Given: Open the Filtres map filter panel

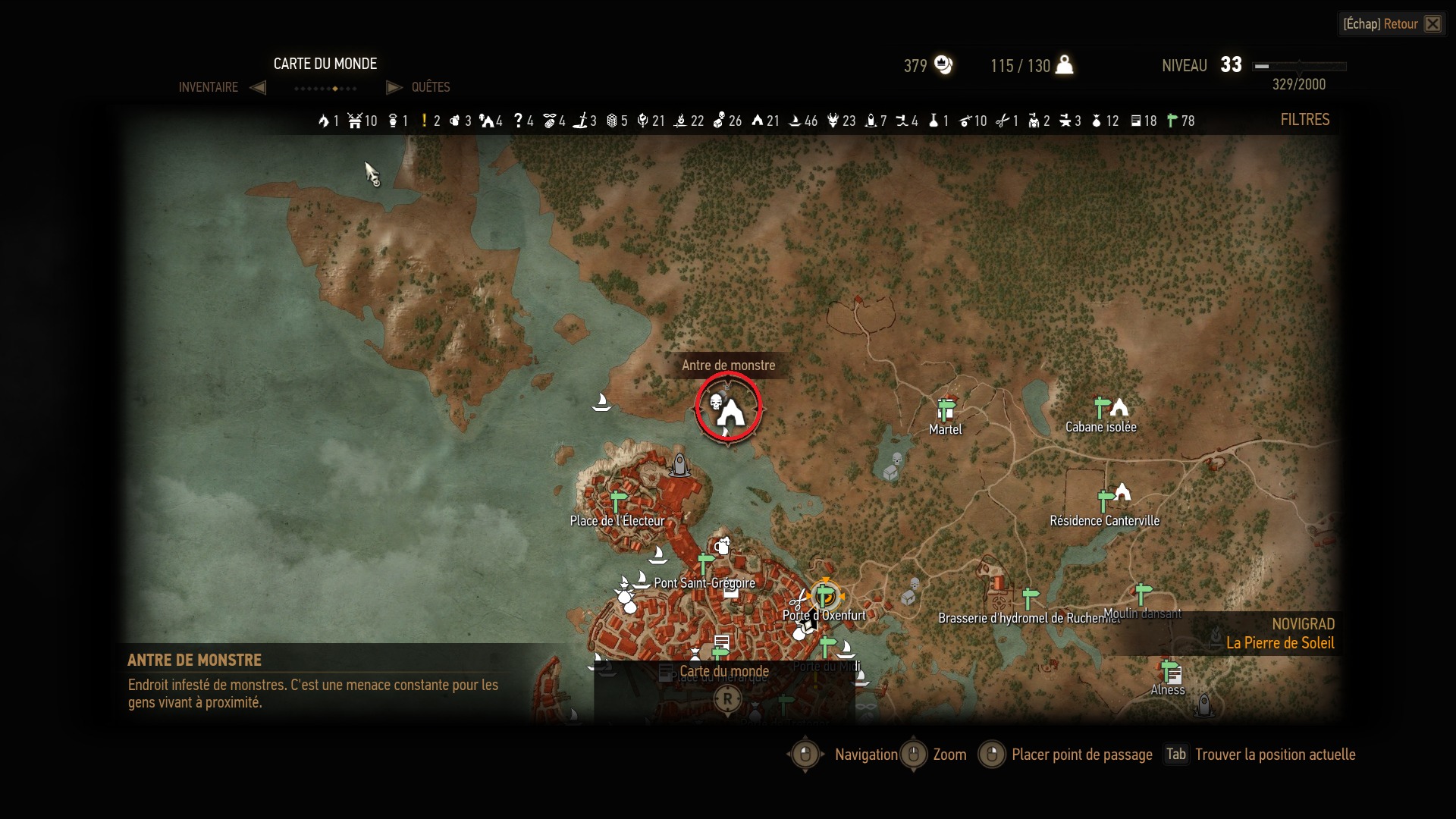Looking at the screenshot, I should [1304, 120].
